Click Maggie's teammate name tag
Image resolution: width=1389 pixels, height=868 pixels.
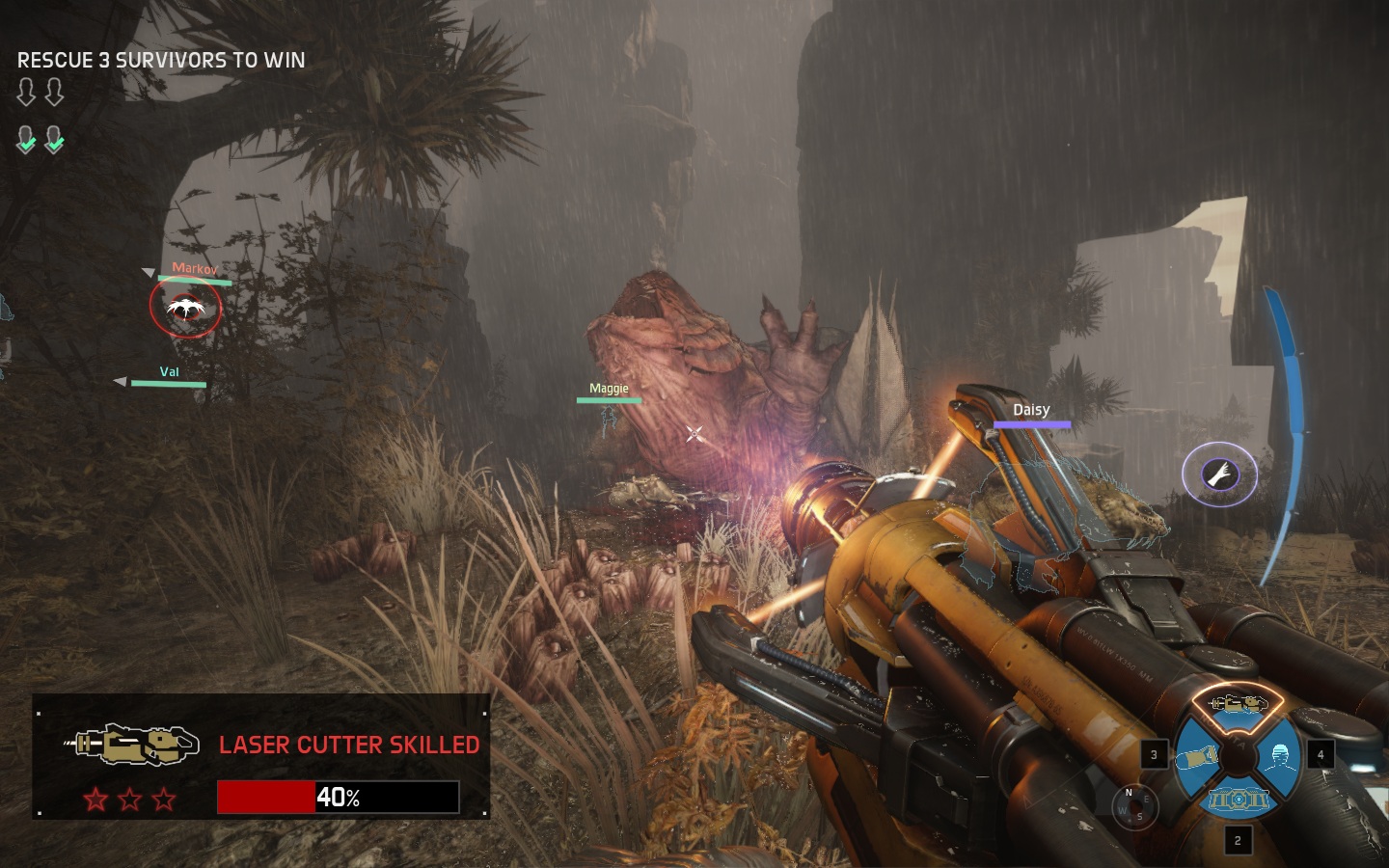coord(609,389)
